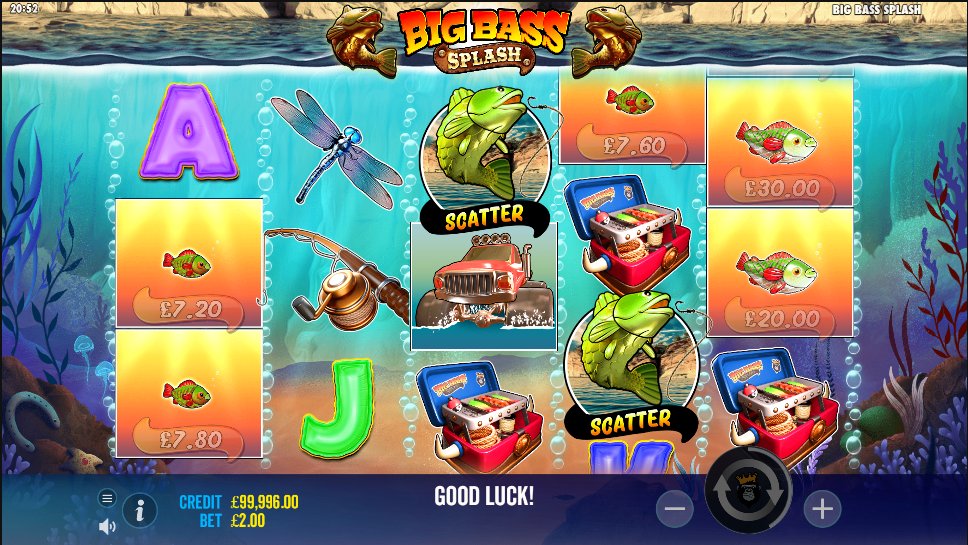
Task: Toggle sound with the speaker icon
Action: pos(107,525)
